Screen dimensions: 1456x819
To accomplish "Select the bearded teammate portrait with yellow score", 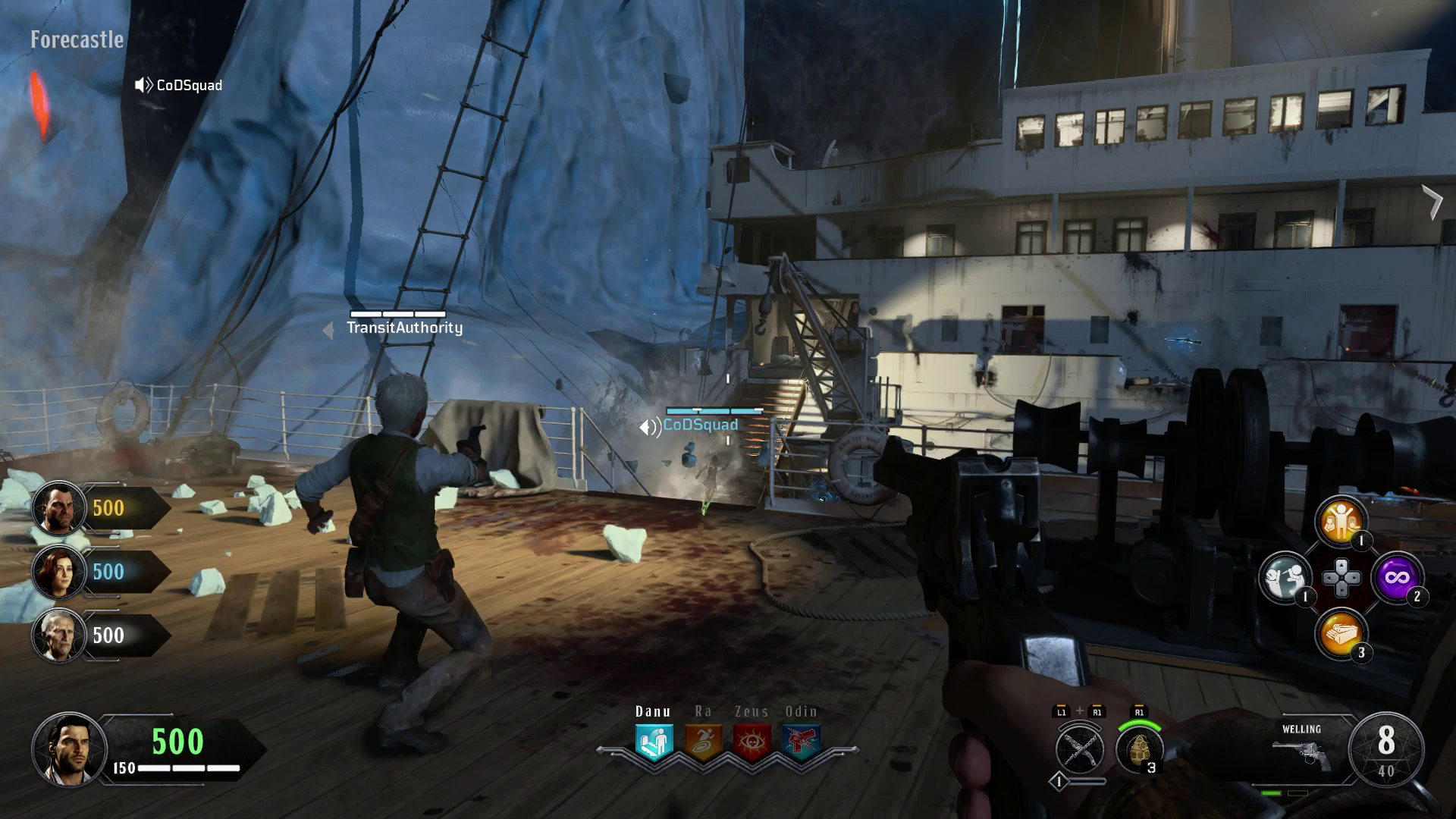I will [58, 508].
